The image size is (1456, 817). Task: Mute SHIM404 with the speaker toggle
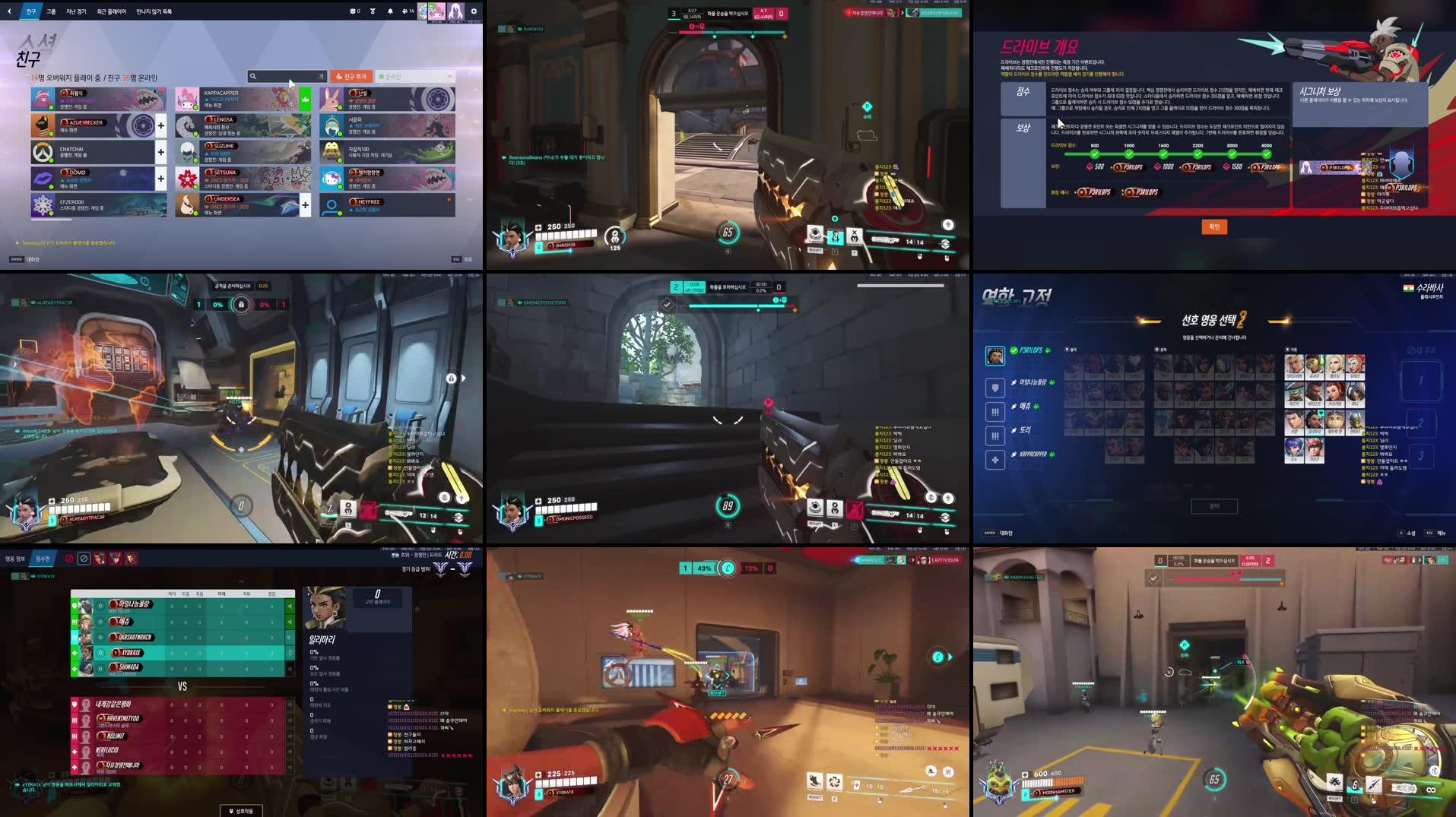(x=290, y=668)
